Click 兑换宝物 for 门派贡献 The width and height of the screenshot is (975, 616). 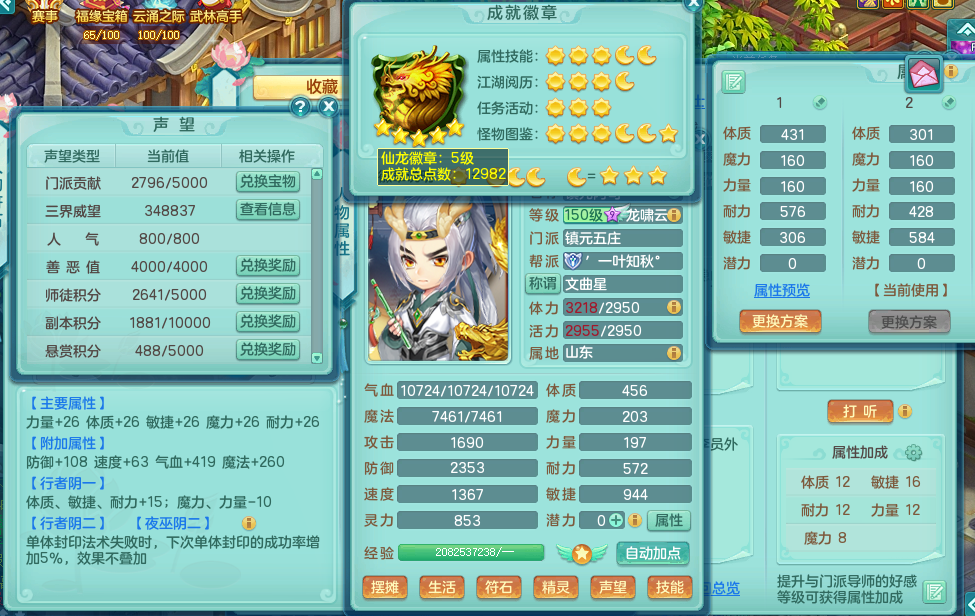pyautogui.click(x=268, y=182)
